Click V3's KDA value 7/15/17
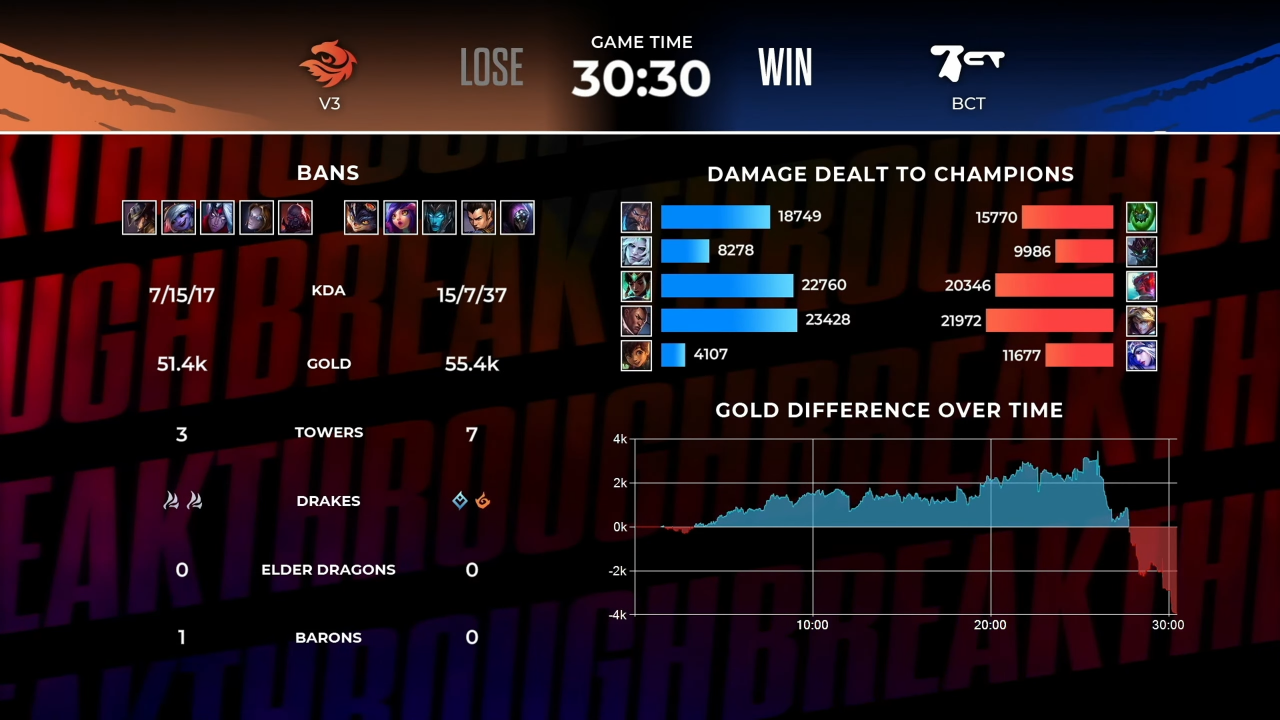The height and width of the screenshot is (720, 1280). click(x=181, y=290)
